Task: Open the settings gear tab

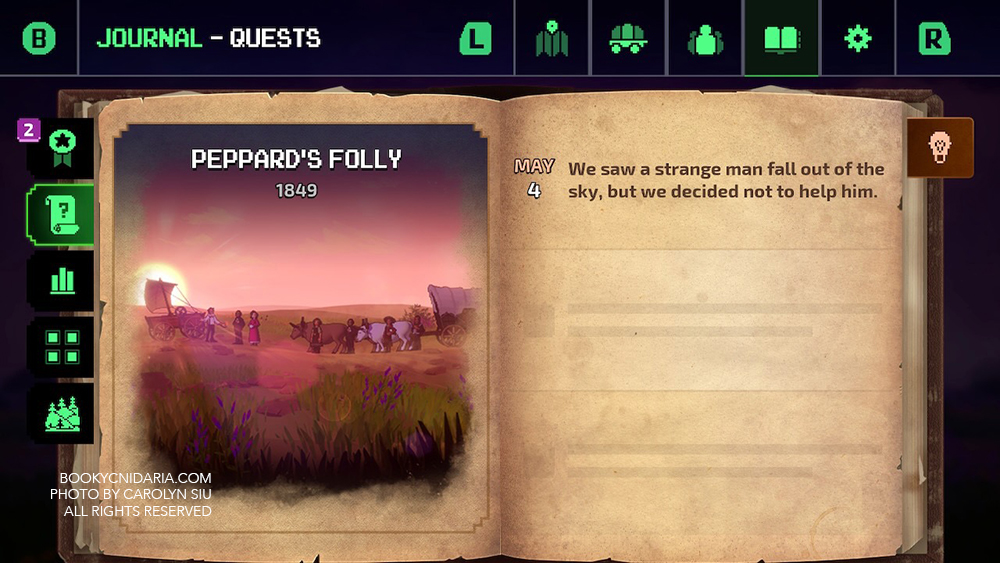Action: tap(857, 38)
